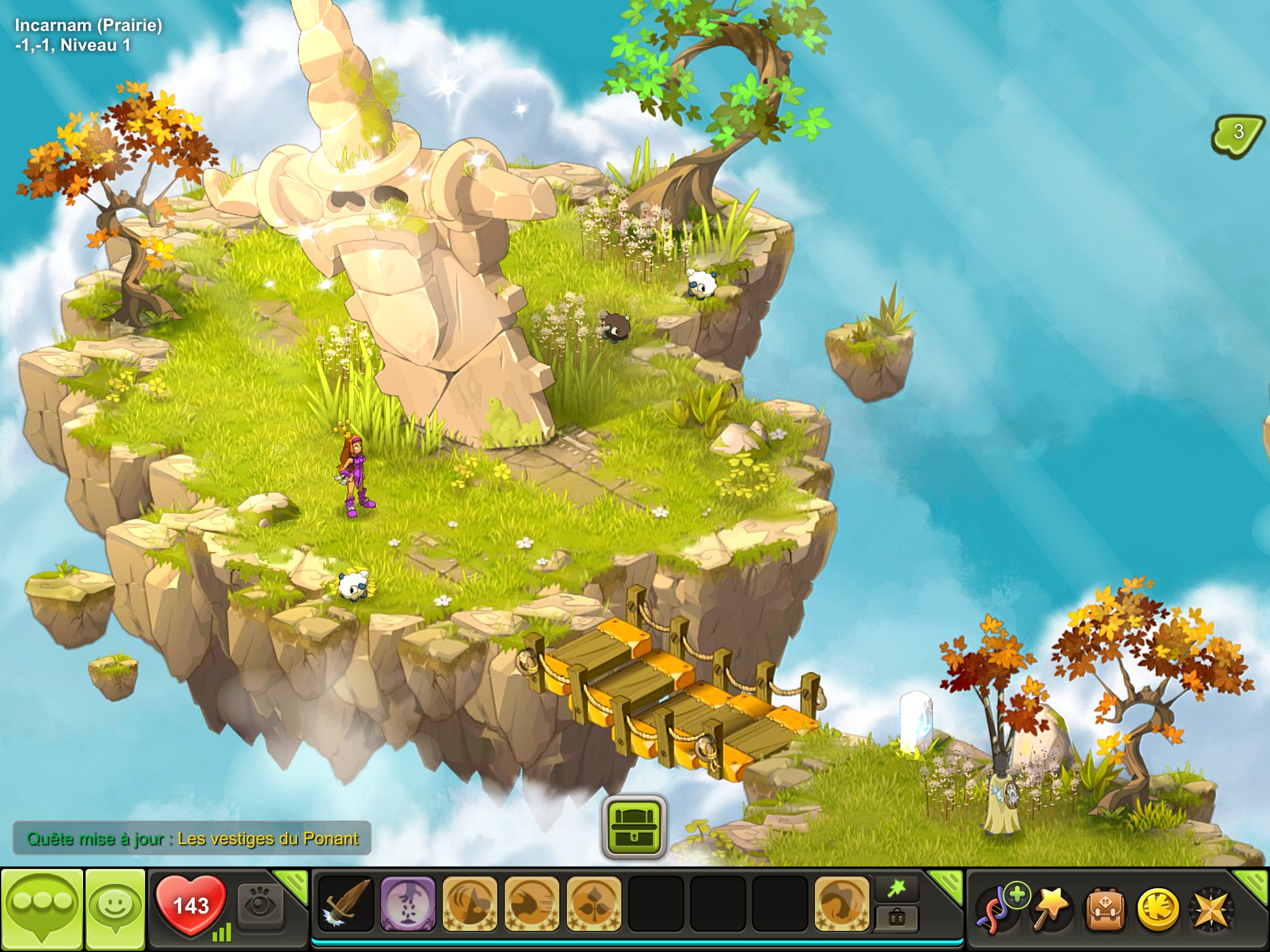Switch shortcut bar to items bag tab
The image size is (1270, 952).
897,917
